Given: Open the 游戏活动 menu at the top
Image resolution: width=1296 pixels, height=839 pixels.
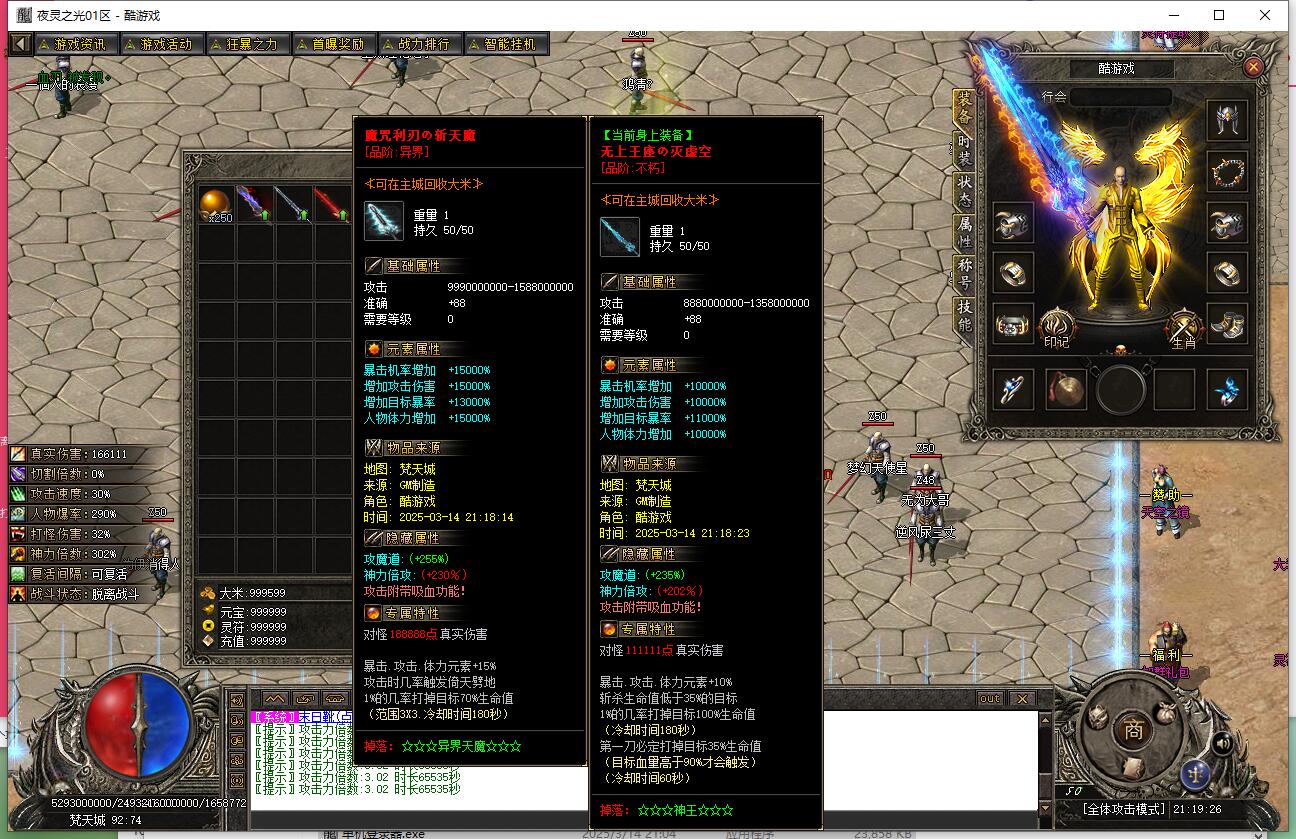Looking at the screenshot, I should tap(161, 43).
